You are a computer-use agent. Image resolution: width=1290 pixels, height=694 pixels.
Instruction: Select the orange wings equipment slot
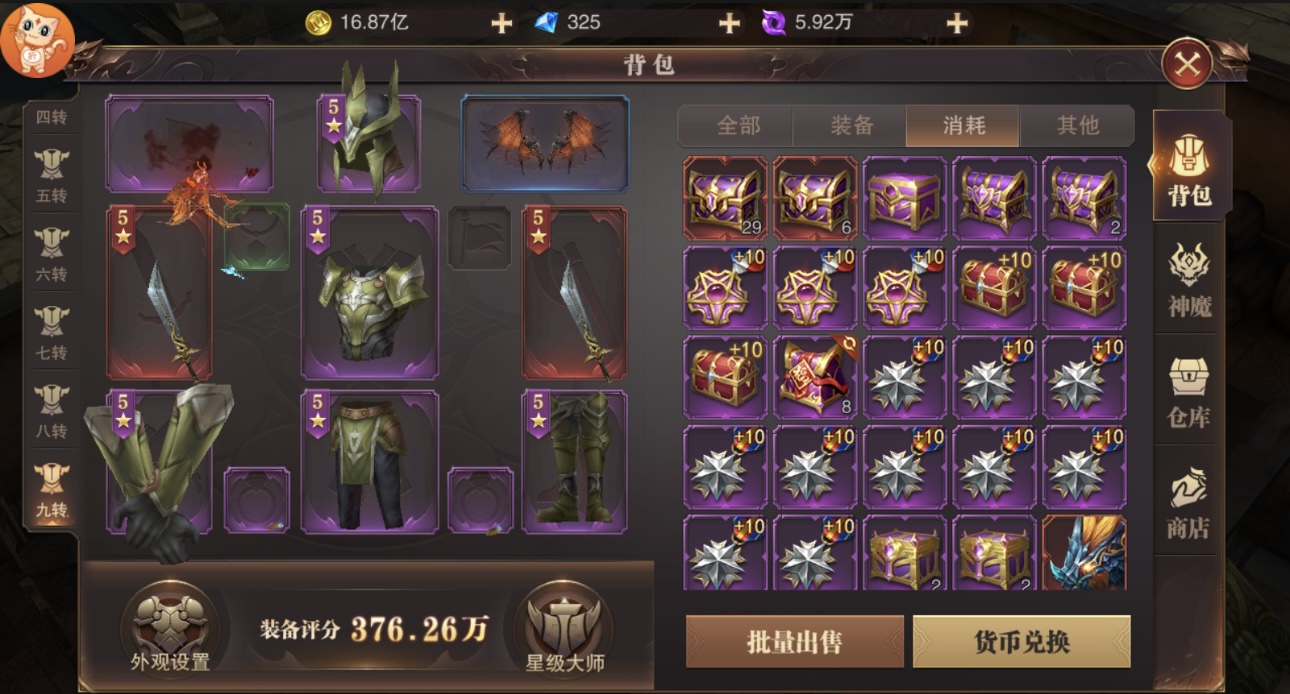pyautogui.click(x=545, y=142)
